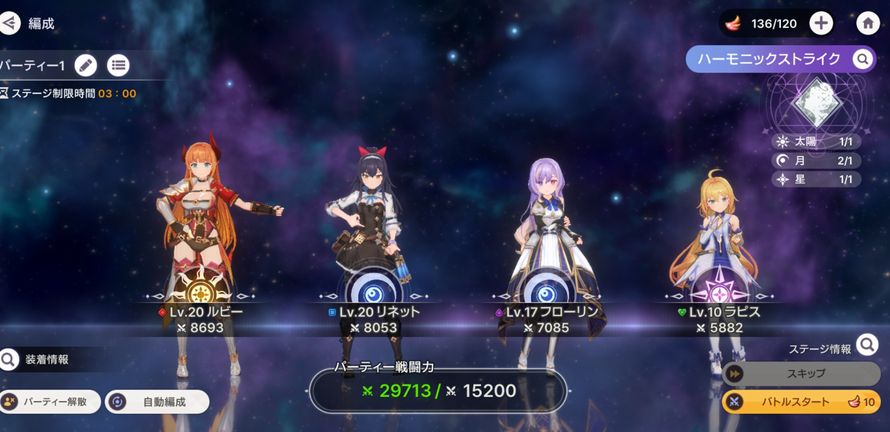Viewport: 890px width, 432px height.
Task: Begin battle with バトルスタート
Action: coord(801,402)
